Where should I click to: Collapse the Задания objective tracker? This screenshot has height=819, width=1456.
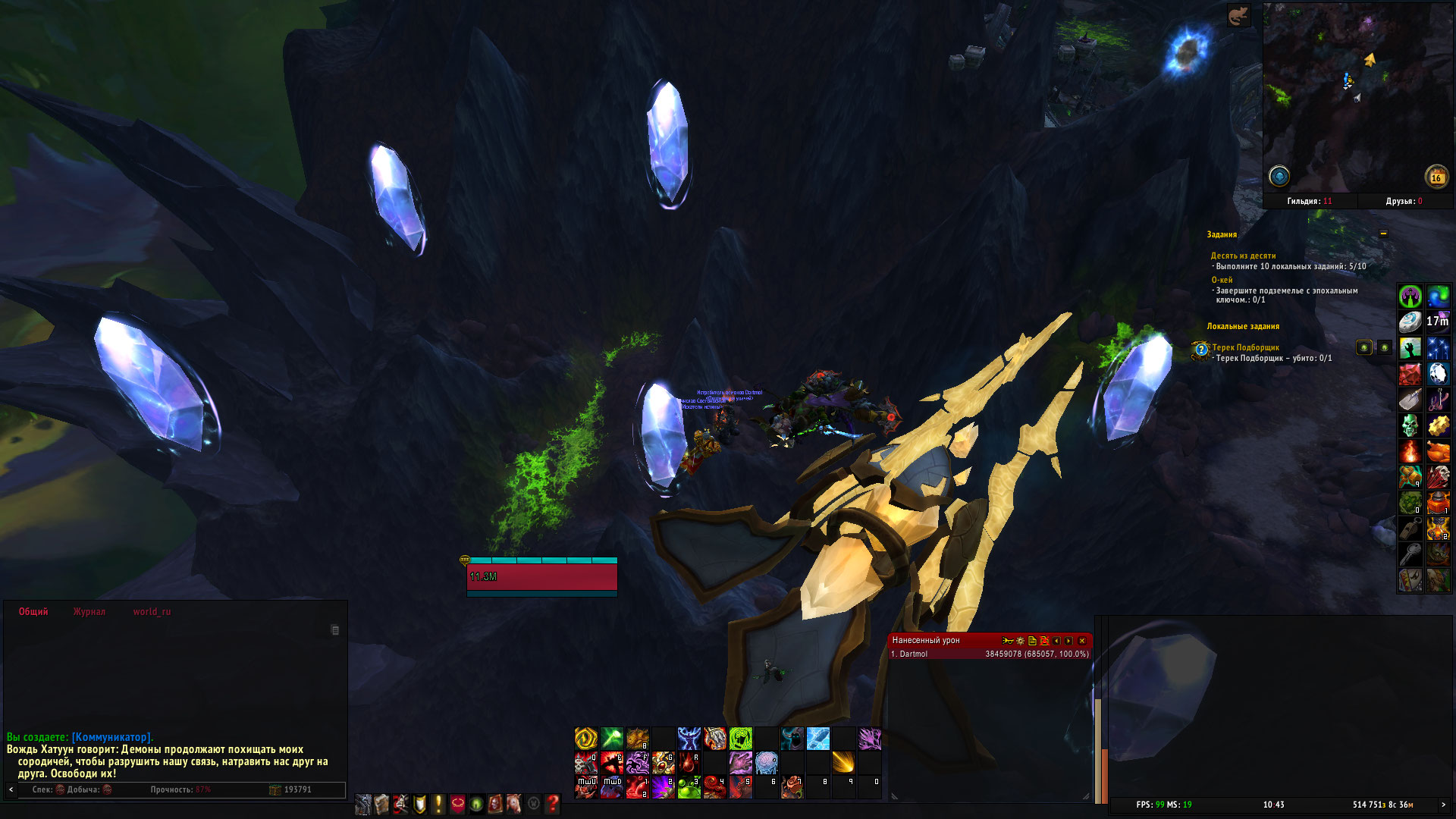(x=1383, y=234)
